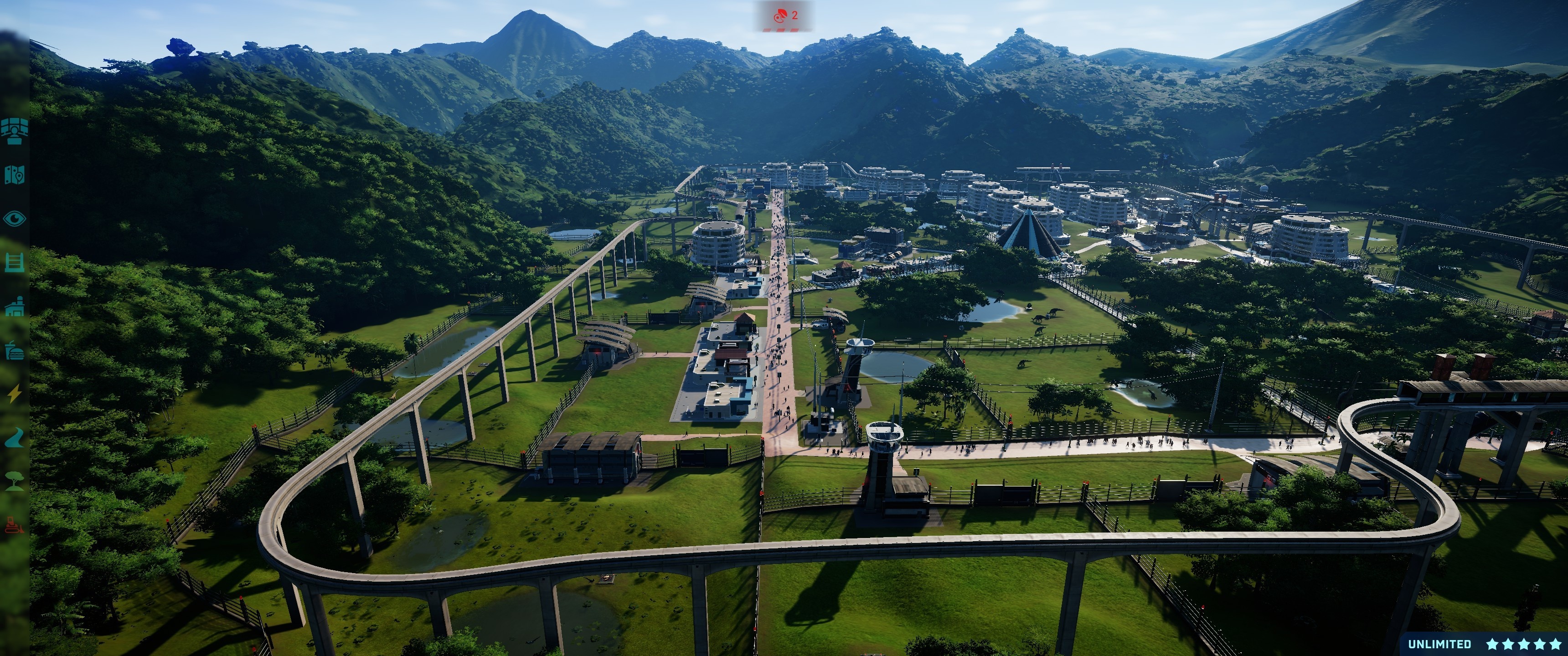The image size is (1568, 656).
Task: Open the operations buildings category
Action: tap(14, 307)
